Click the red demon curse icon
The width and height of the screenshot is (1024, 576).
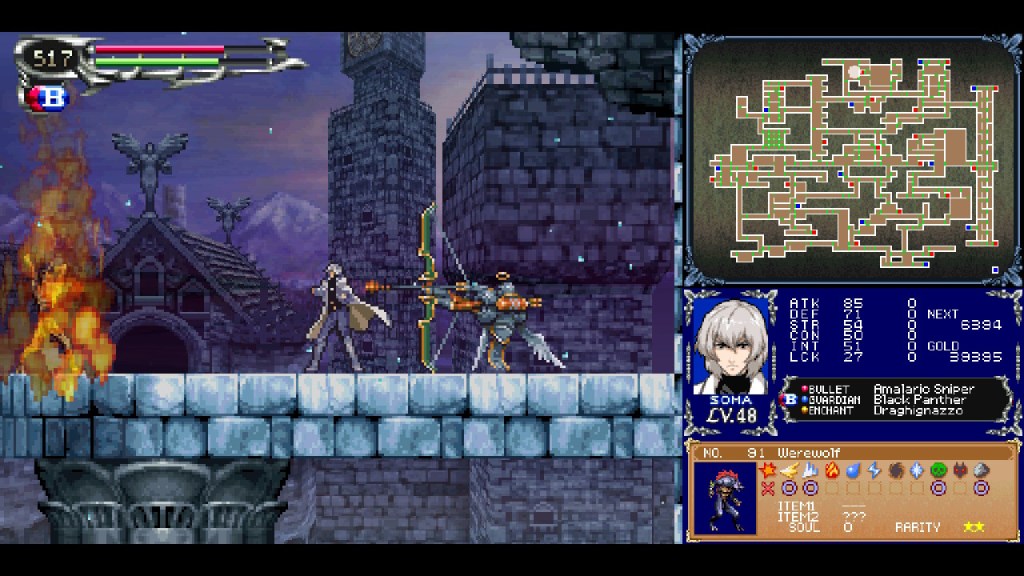[x=960, y=470]
